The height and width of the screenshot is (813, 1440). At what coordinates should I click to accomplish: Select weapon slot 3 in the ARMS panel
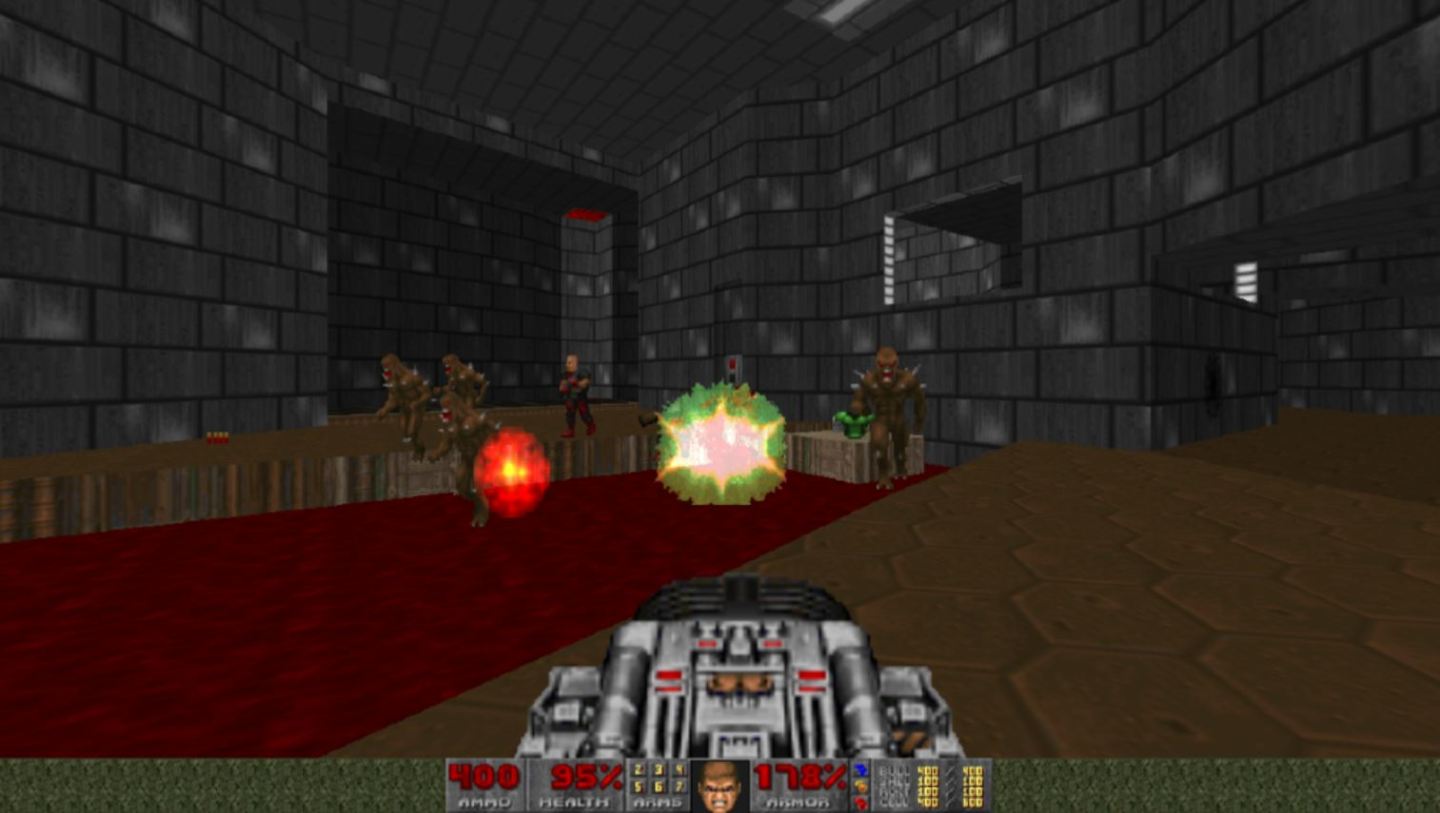[658, 771]
